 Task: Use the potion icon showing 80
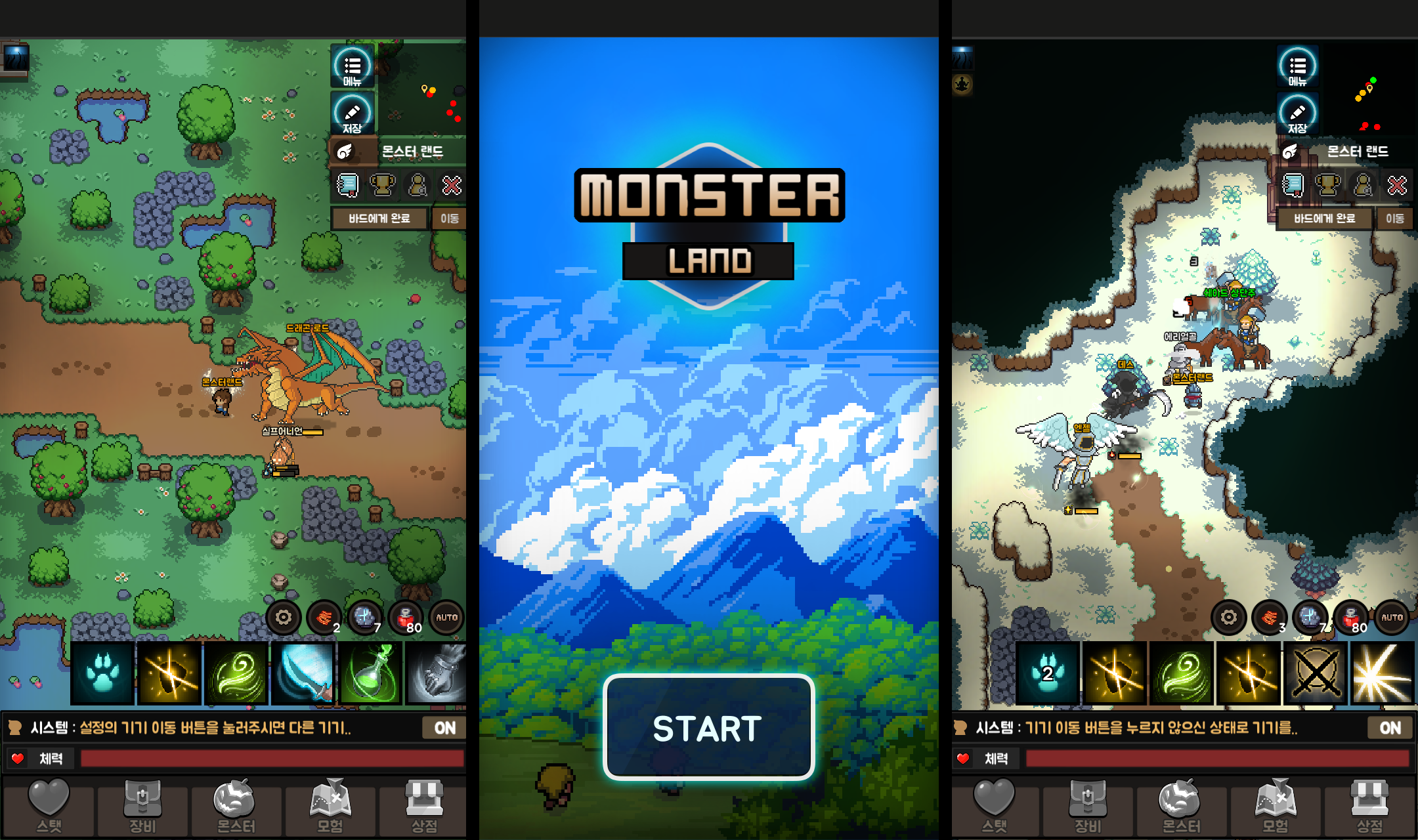(405, 617)
